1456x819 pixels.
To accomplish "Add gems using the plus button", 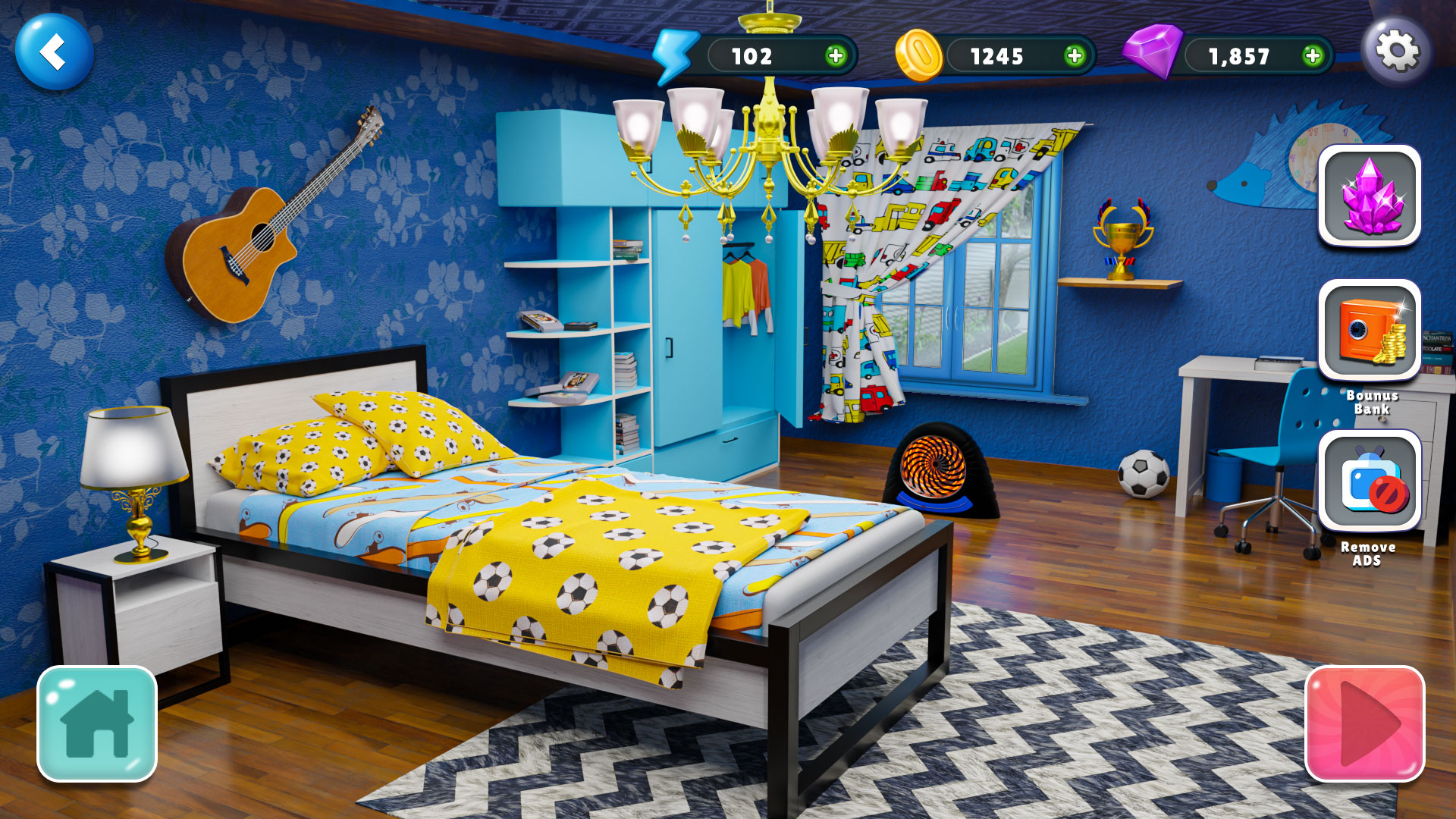I will point(1313,55).
